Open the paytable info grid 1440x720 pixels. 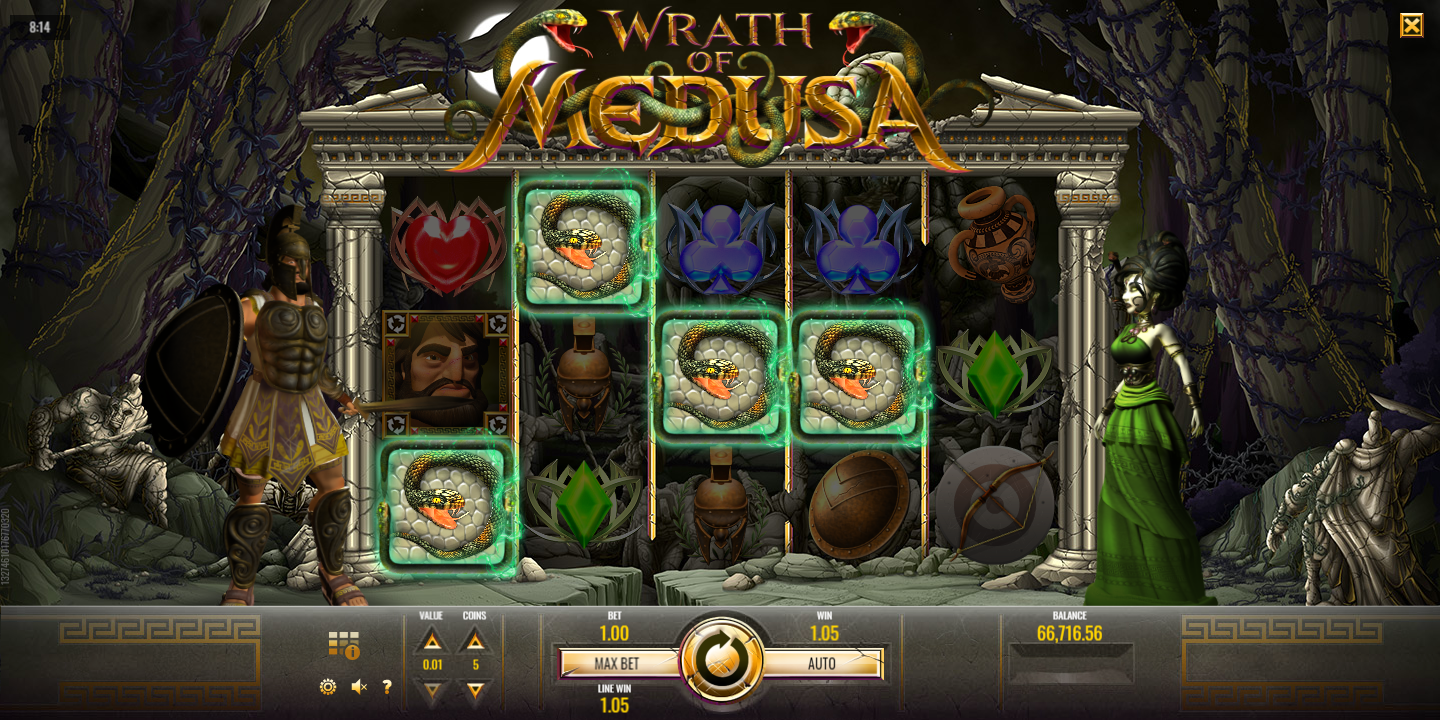pos(343,645)
